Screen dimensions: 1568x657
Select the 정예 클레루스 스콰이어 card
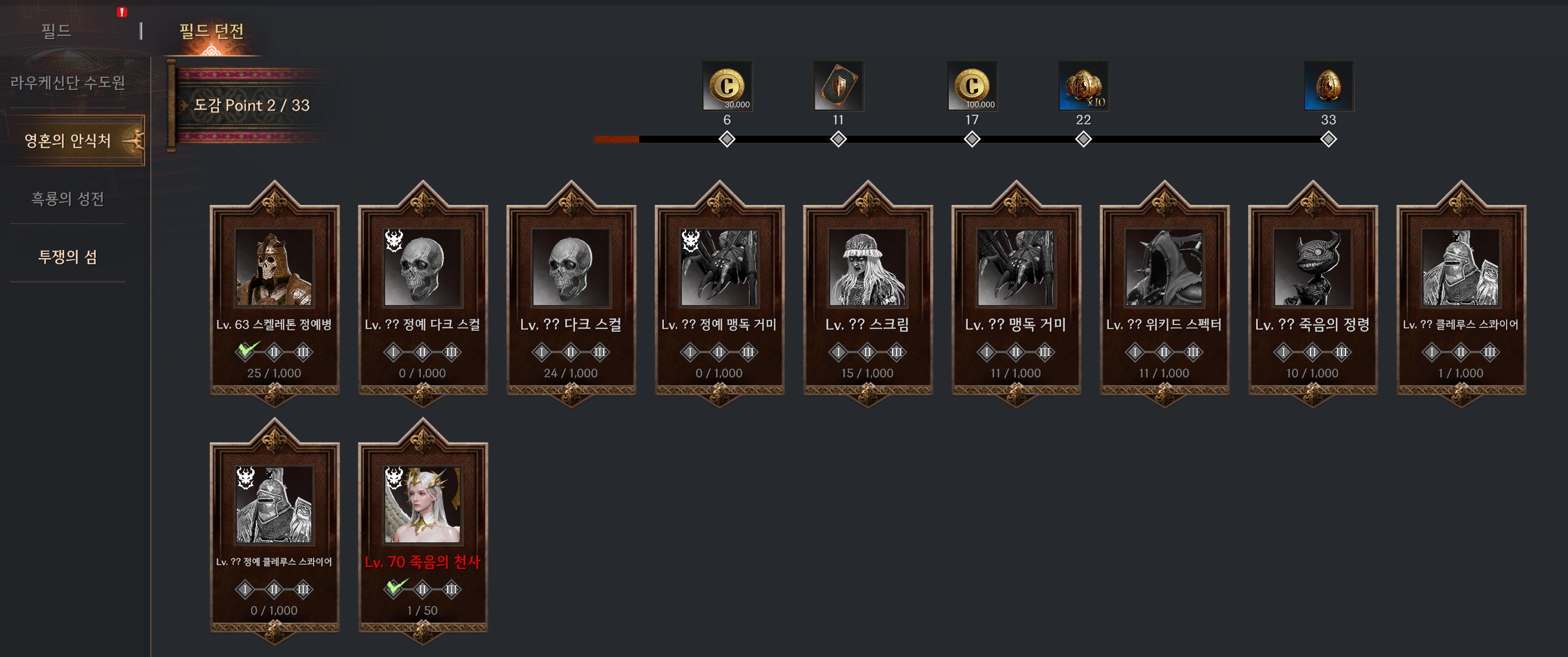[x=274, y=530]
